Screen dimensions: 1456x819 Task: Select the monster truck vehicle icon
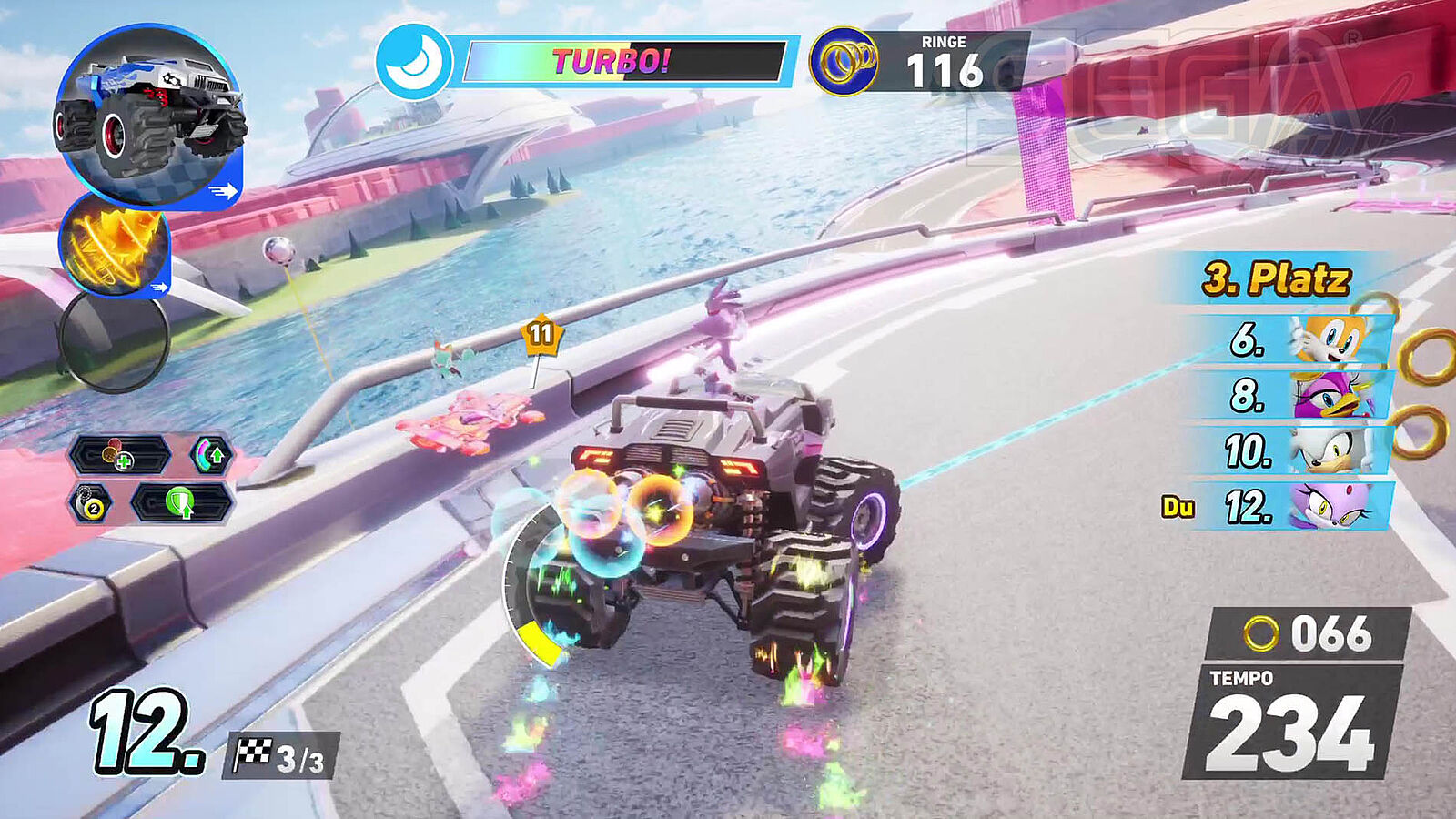(x=149, y=116)
